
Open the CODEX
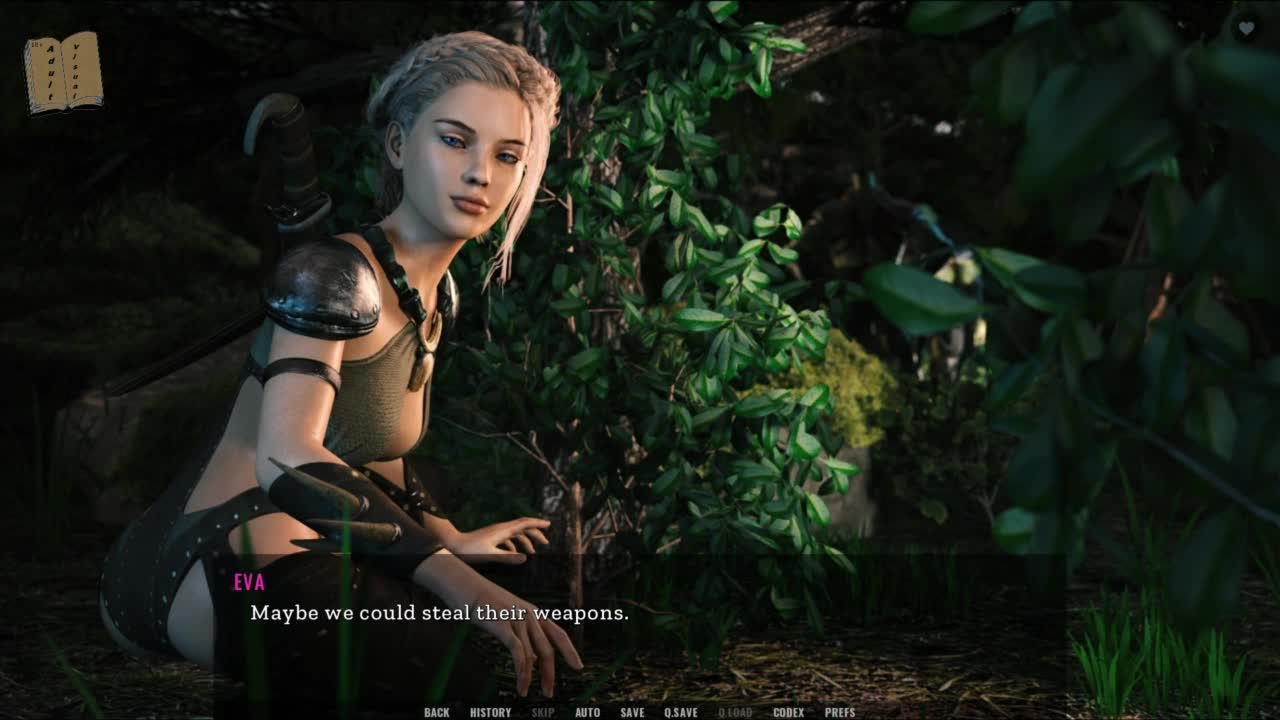[788, 712]
